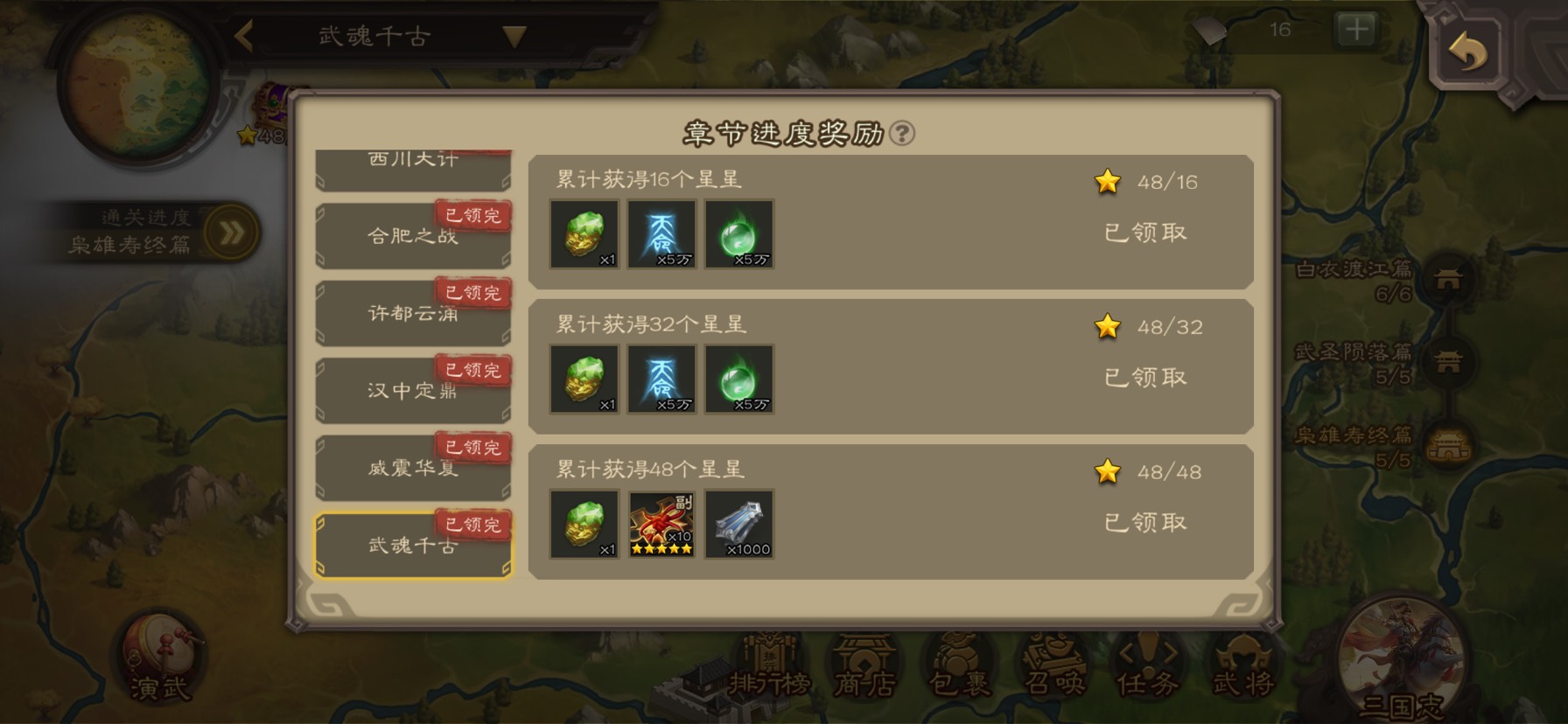The image size is (1568, 724).
Task: Open the 商店 shop
Action: pyautogui.click(x=864, y=669)
